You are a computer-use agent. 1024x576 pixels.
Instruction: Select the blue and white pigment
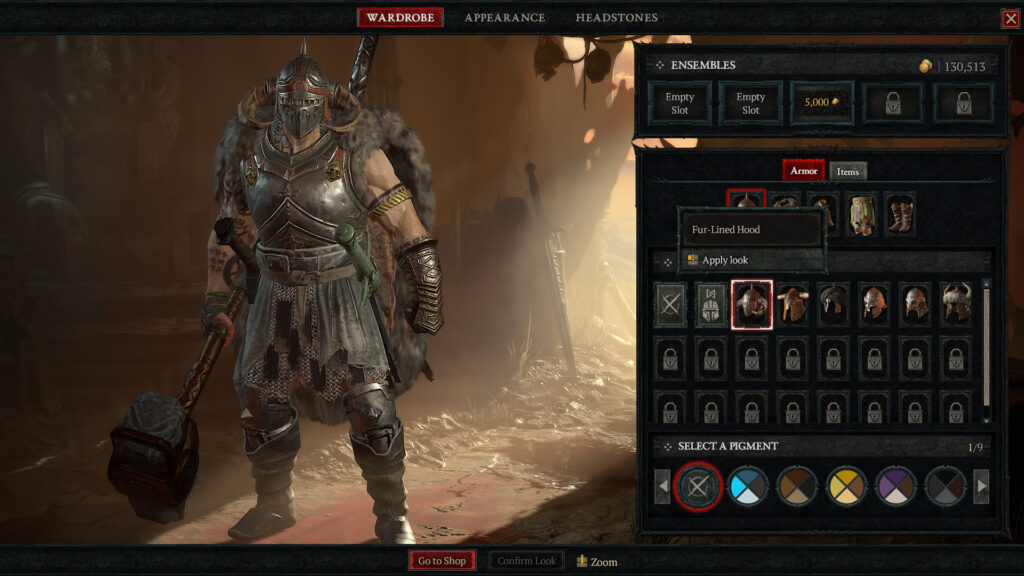(748, 487)
